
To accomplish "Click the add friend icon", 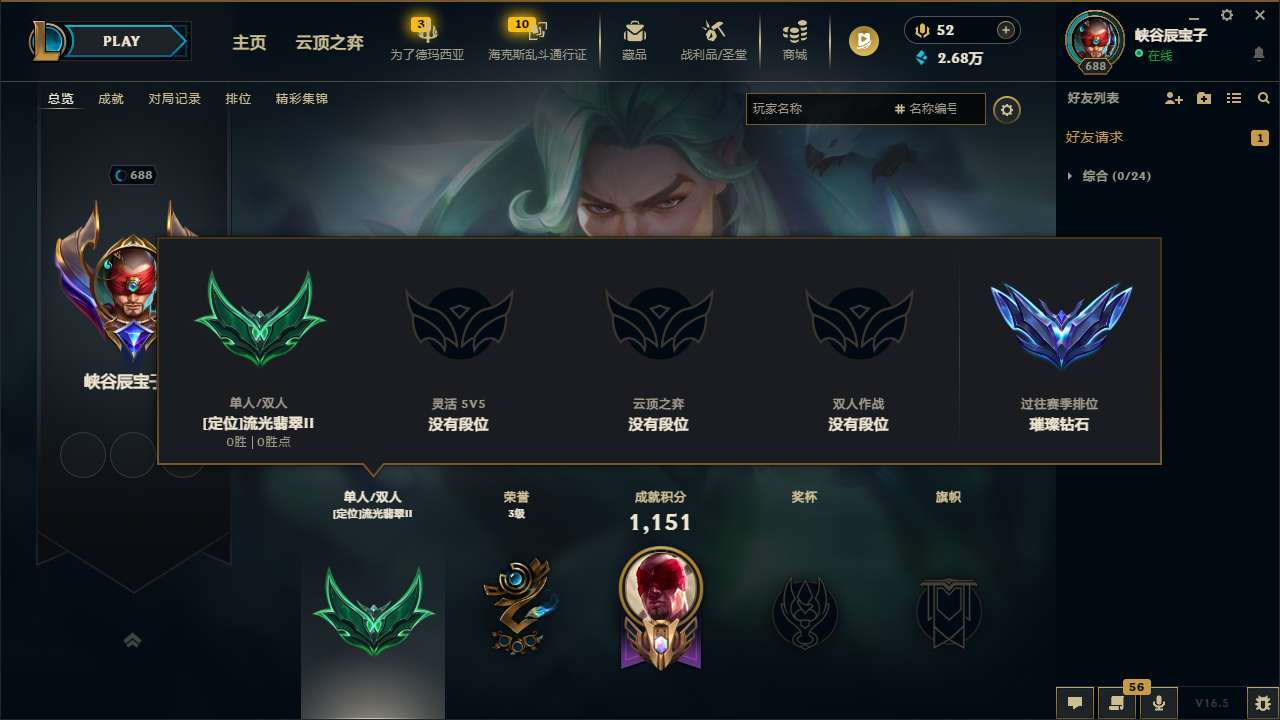I will pos(1172,98).
